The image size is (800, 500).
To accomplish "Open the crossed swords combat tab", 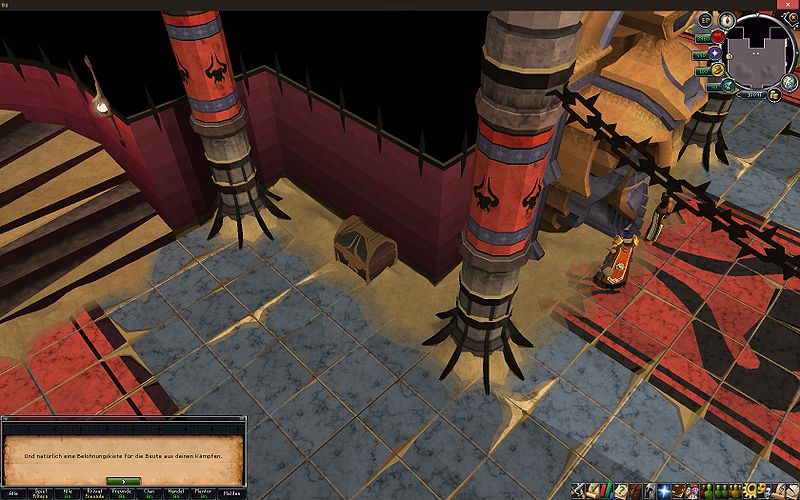I will coord(578,491).
